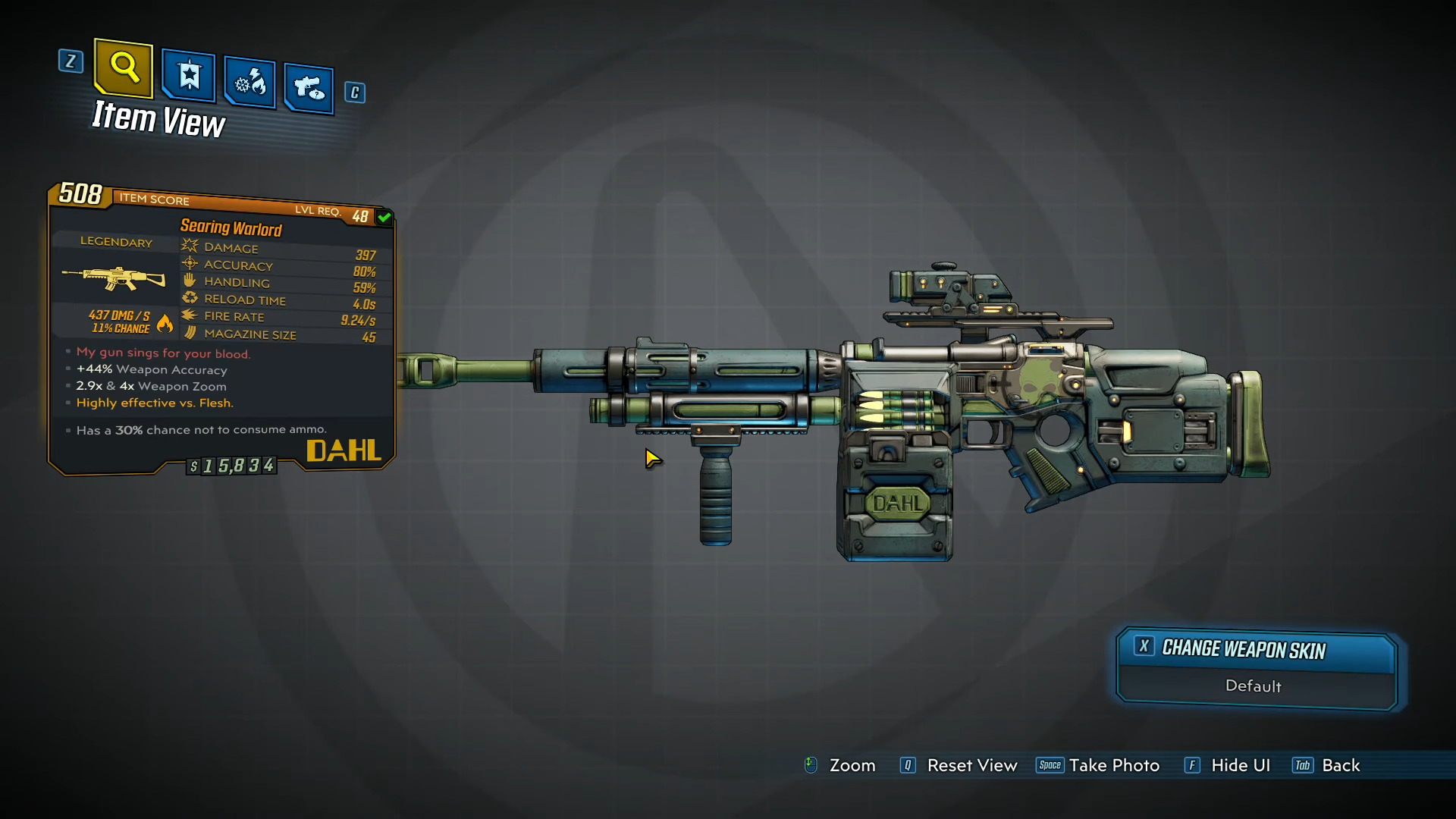Select the Hide UI option
This screenshot has width=1456, height=819.
point(1240,766)
